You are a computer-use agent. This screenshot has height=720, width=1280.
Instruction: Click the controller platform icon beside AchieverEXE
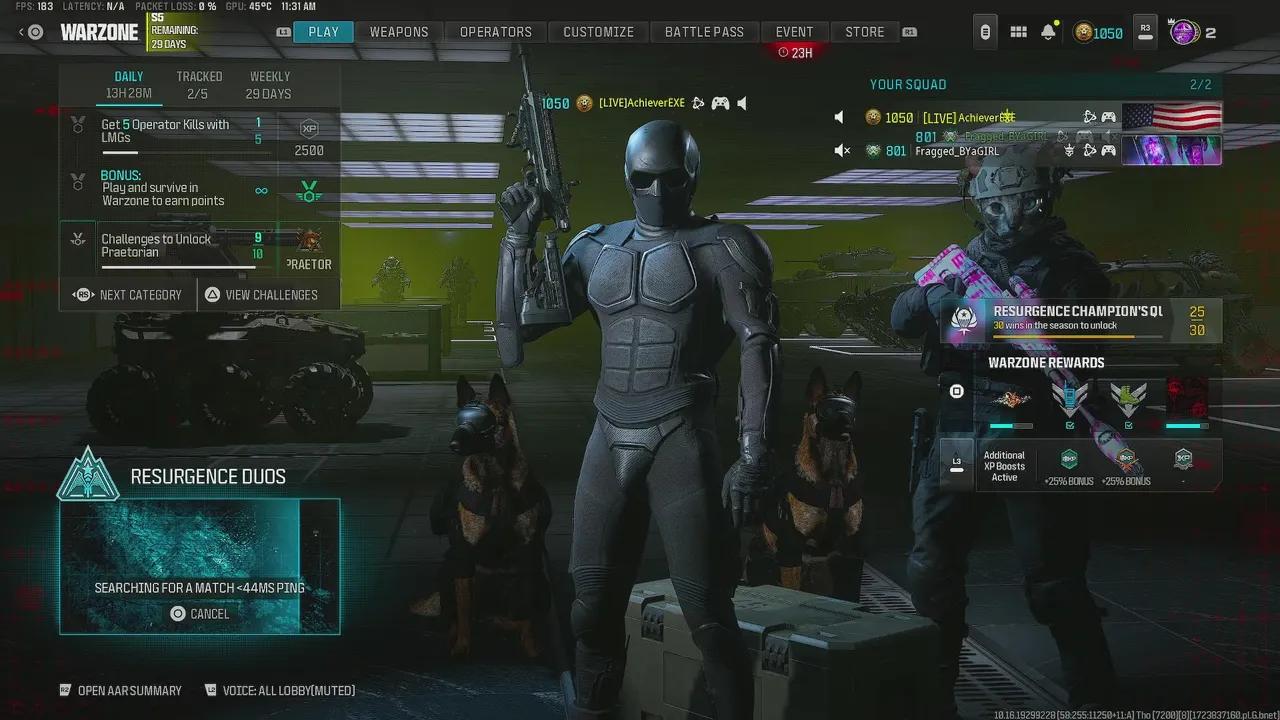click(x=1109, y=117)
